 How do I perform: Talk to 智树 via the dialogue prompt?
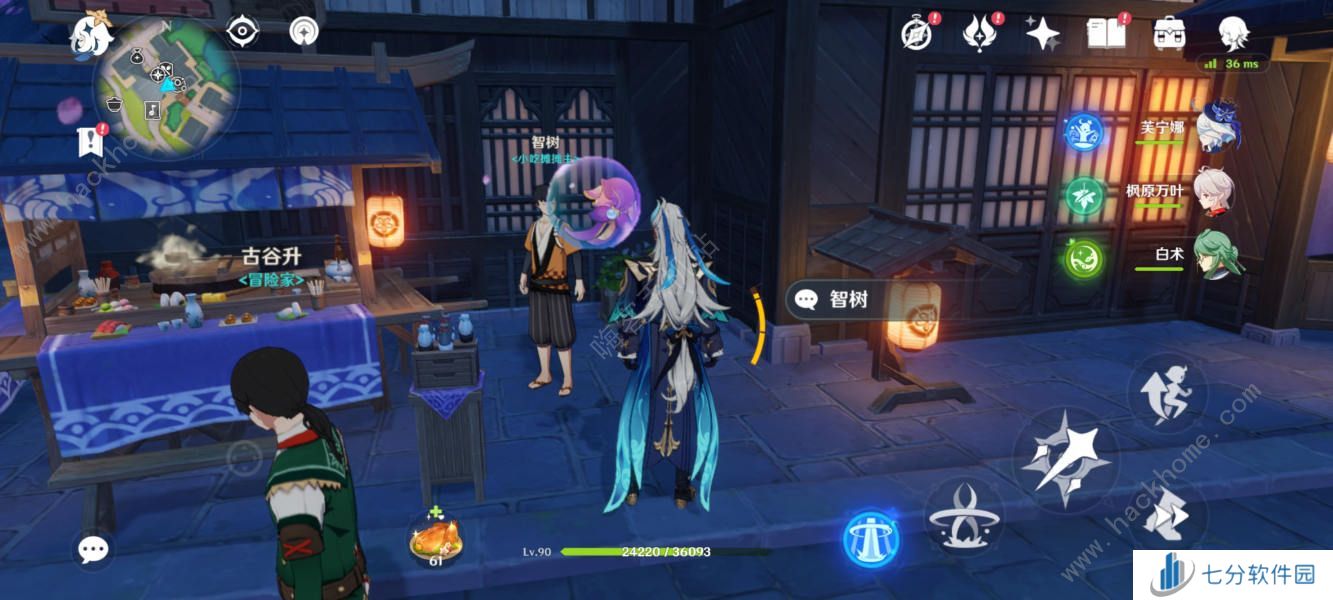click(x=834, y=299)
